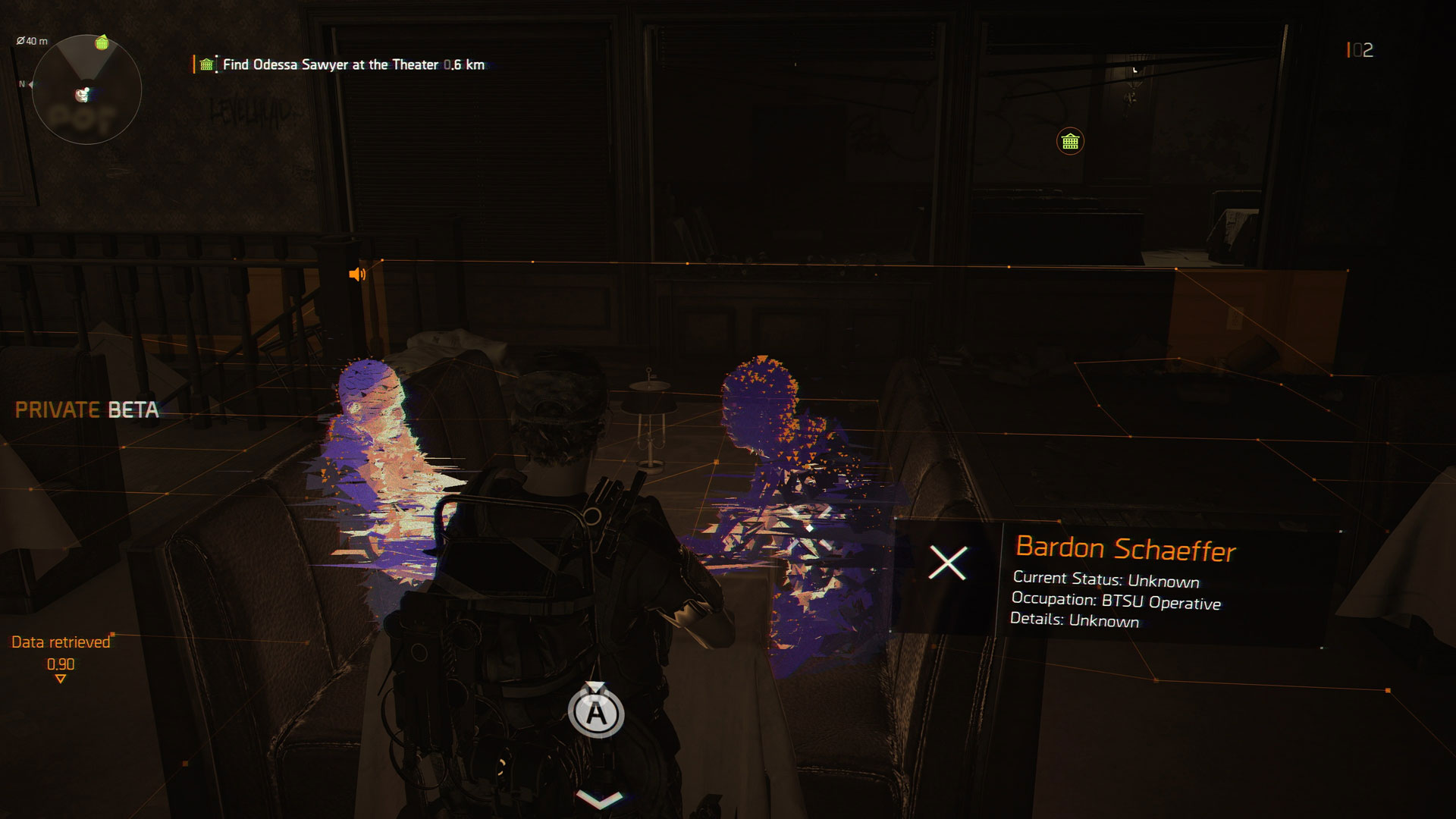
Task: Click the green theater mission icon in the world
Action: point(1069,141)
